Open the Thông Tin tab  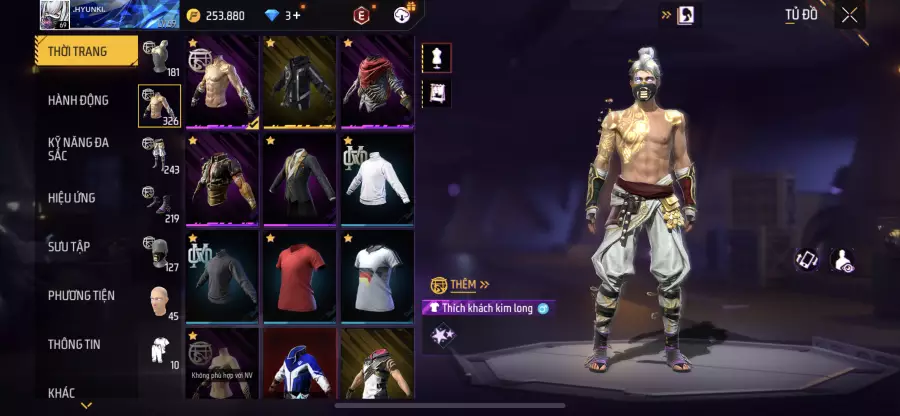coord(74,344)
